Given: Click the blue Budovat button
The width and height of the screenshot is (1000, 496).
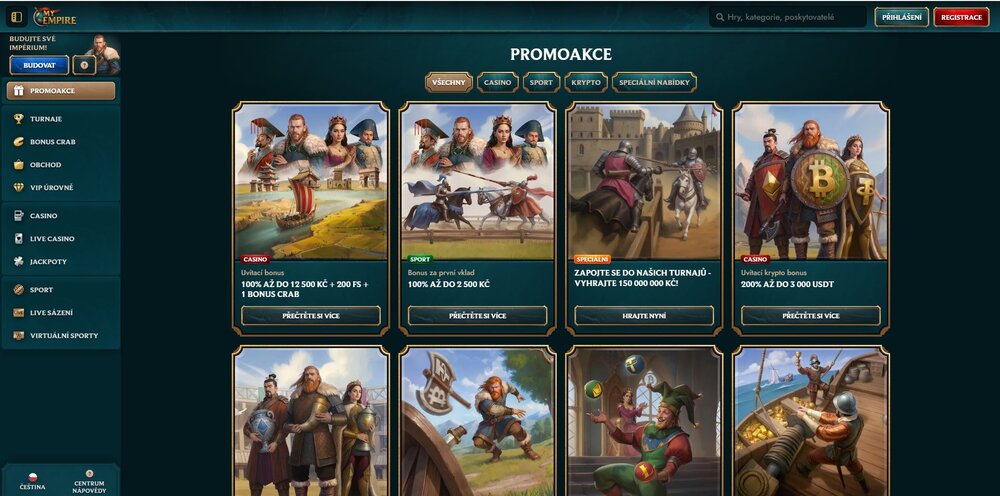Looking at the screenshot, I should tap(39, 65).
